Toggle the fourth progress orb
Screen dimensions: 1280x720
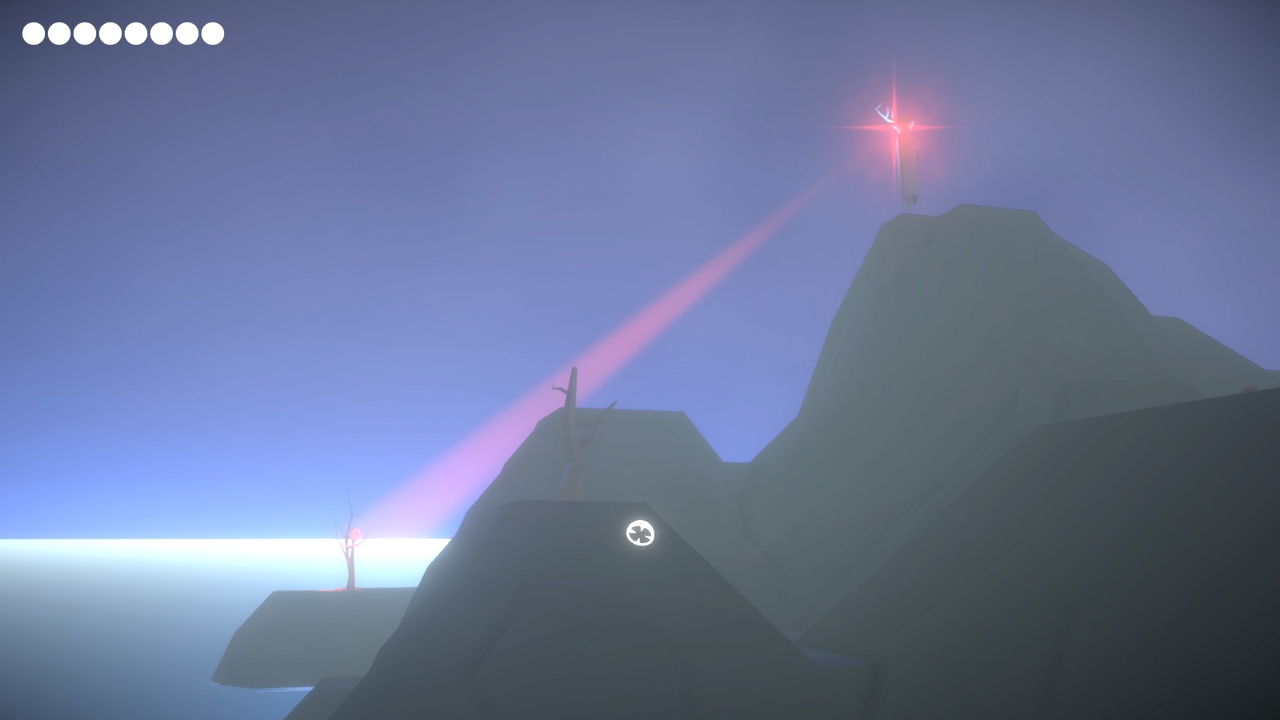click(x=108, y=33)
